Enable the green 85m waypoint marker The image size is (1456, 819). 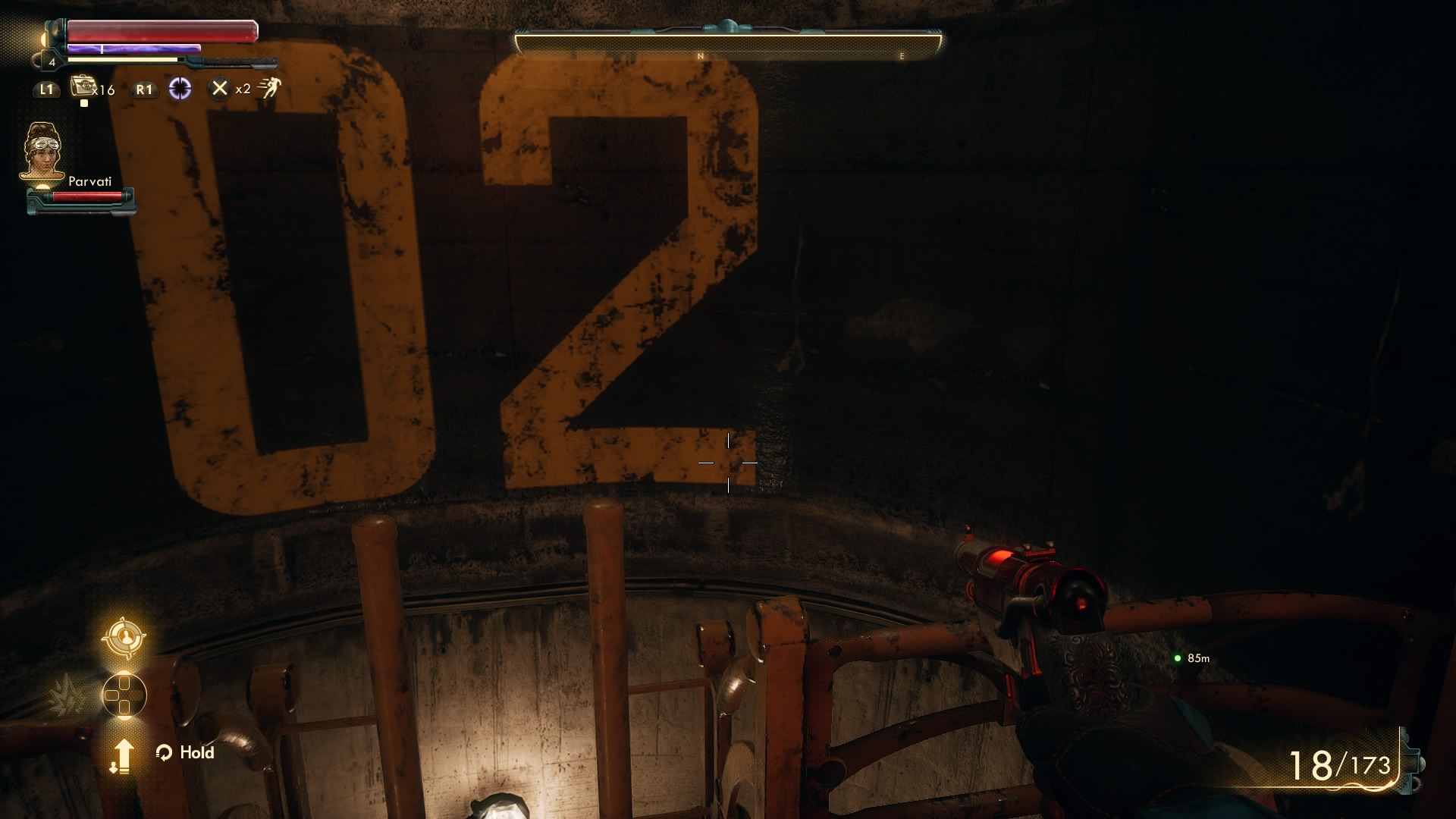pos(1178,659)
